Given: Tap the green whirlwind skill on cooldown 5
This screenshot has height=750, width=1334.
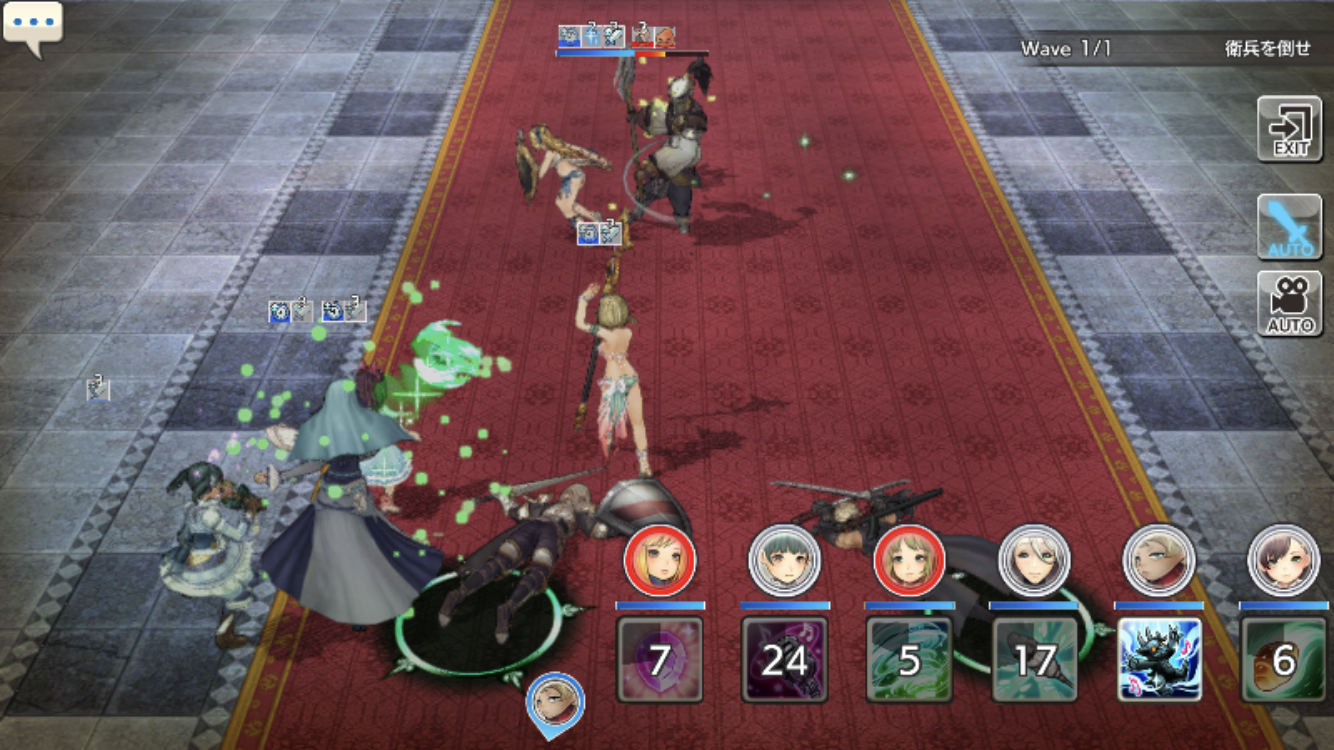Looking at the screenshot, I should click(909, 658).
